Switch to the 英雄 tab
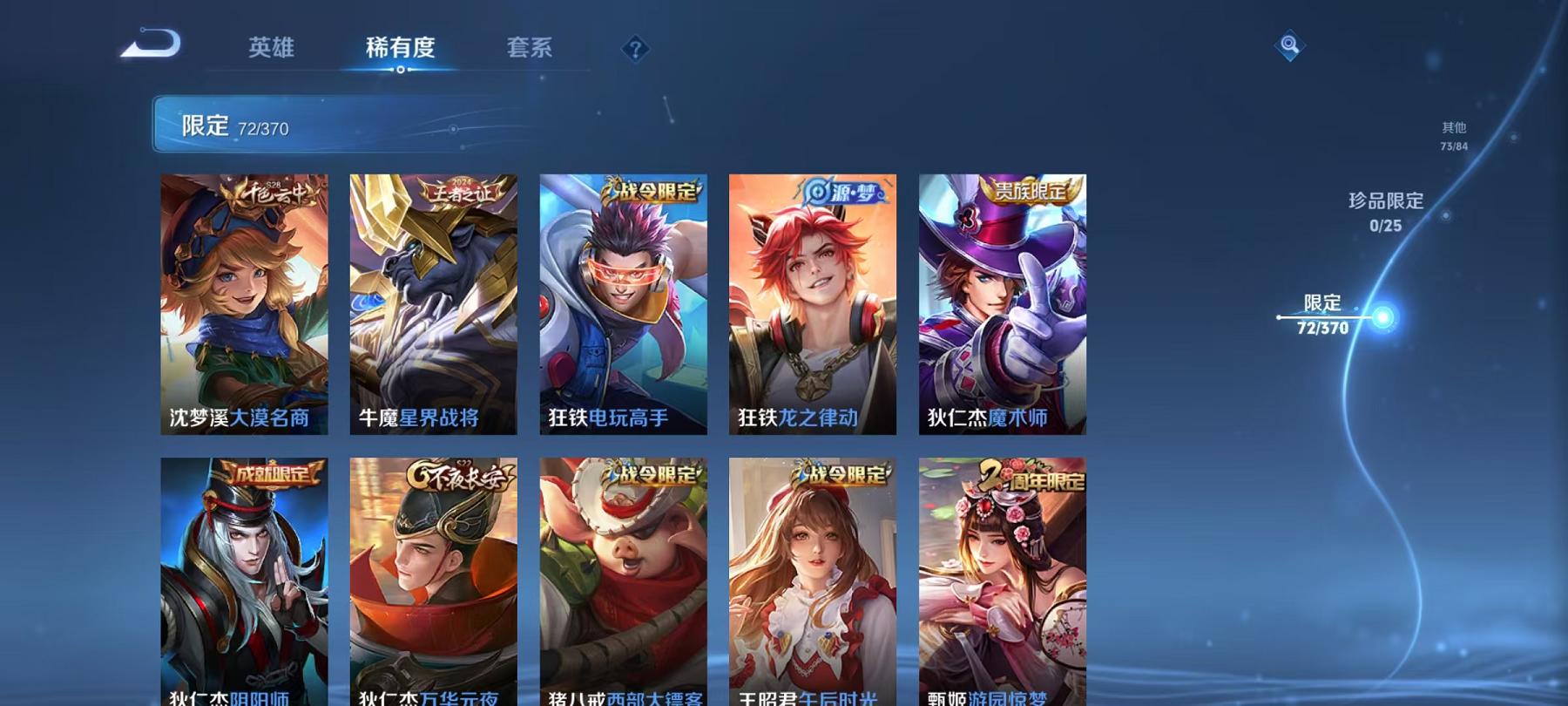This screenshot has width=1568, height=706. [271, 48]
